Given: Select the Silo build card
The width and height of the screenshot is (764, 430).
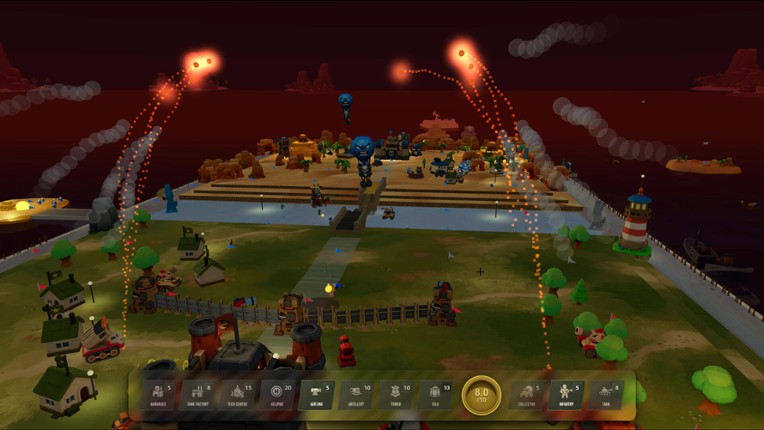Looking at the screenshot, I should (x=438, y=395).
